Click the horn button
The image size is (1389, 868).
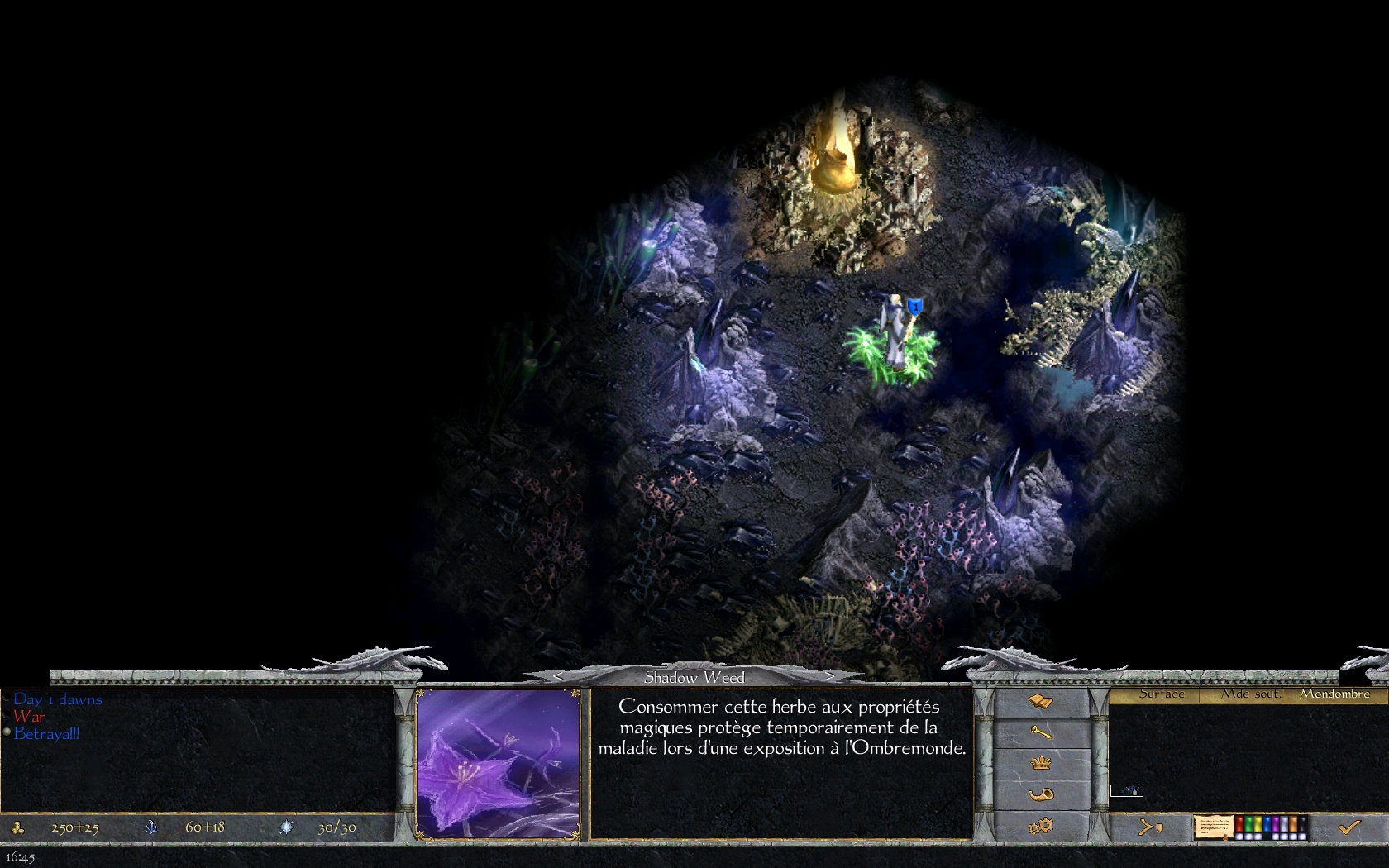[x=1041, y=794]
